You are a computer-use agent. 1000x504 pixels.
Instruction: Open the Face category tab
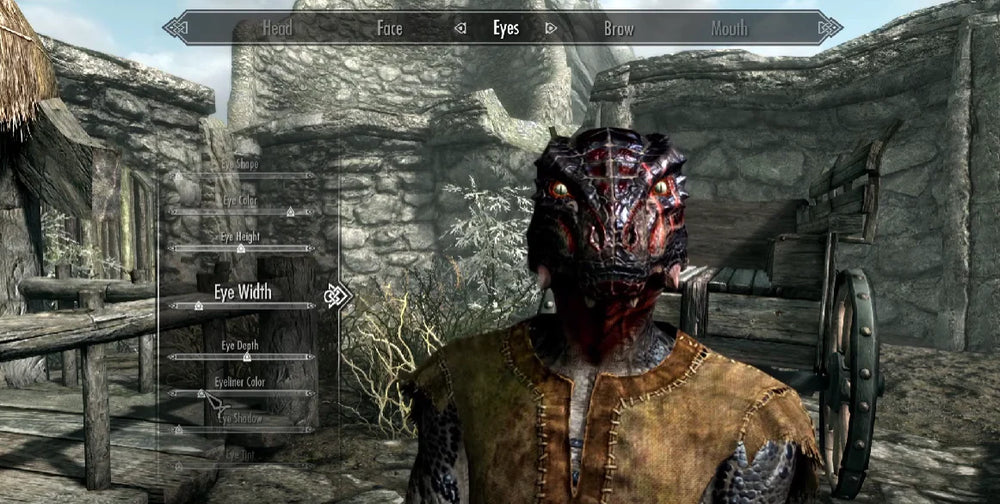click(389, 28)
